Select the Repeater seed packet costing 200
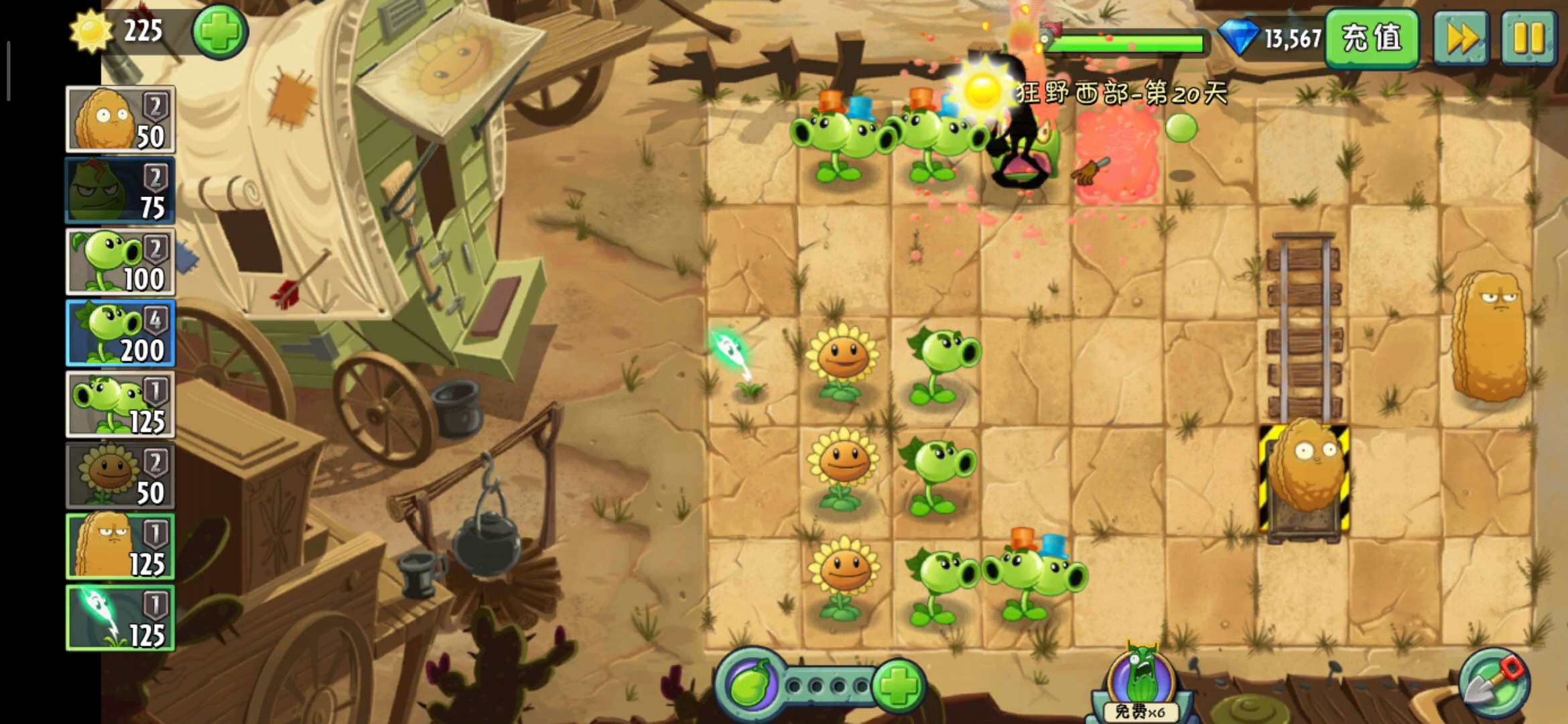The width and height of the screenshot is (1568, 724). click(x=120, y=333)
